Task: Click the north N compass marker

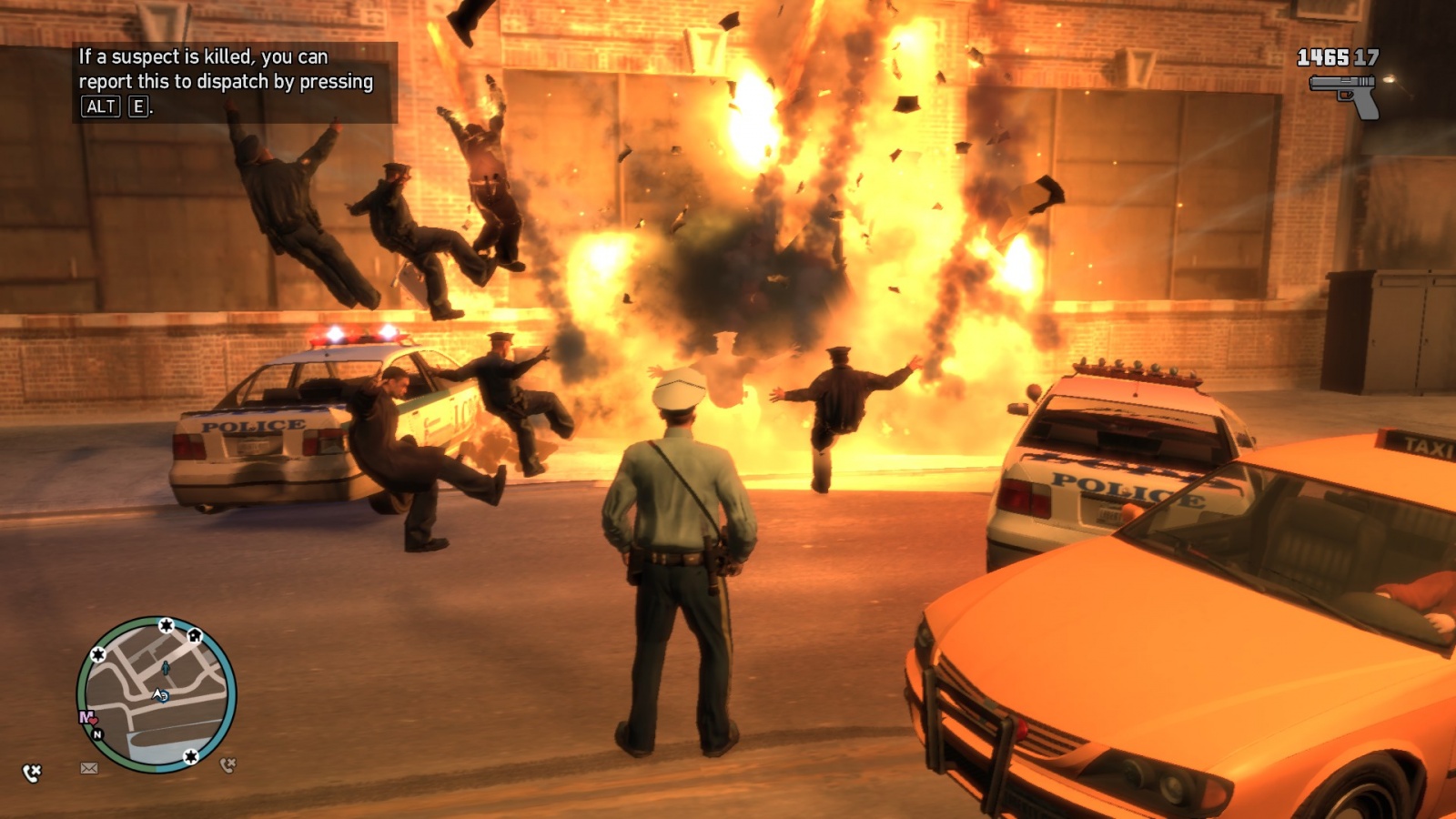Action: pyautogui.click(x=97, y=733)
